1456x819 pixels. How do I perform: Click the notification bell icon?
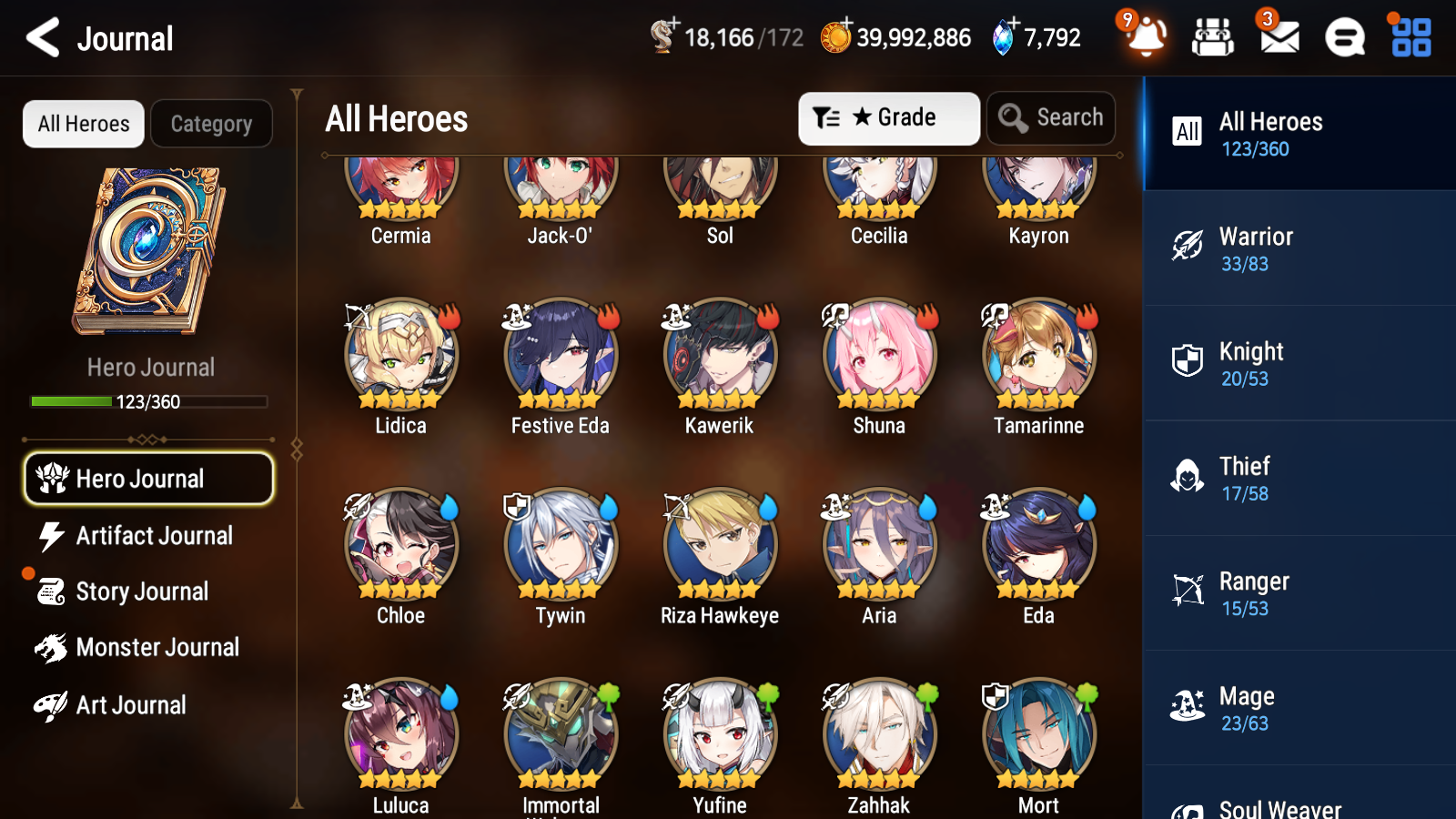tap(1146, 38)
